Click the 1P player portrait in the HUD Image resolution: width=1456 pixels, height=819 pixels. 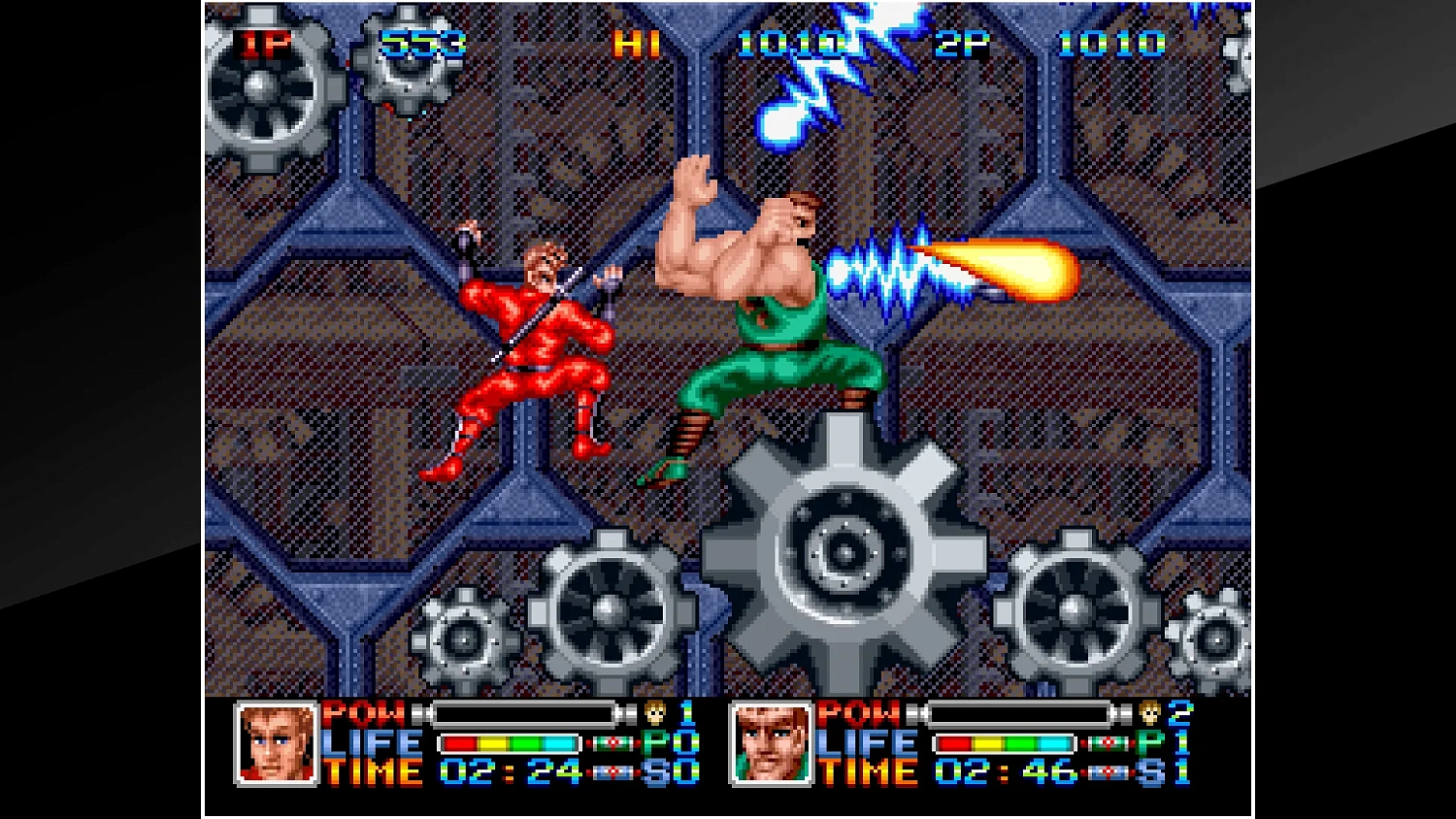click(x=275, y=744)
